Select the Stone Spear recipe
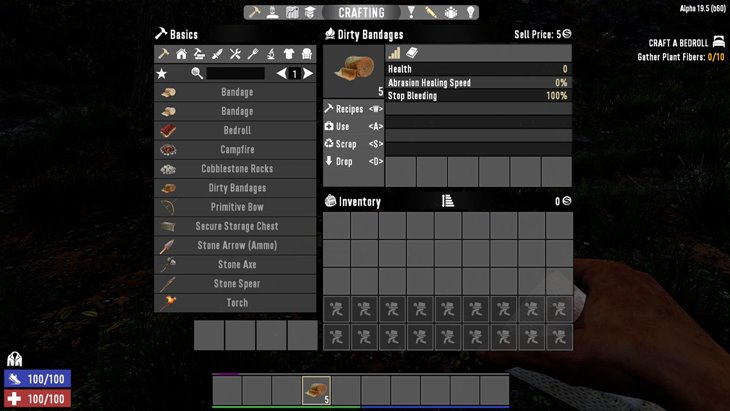The image size is (730, 411). tap(236, 284)
